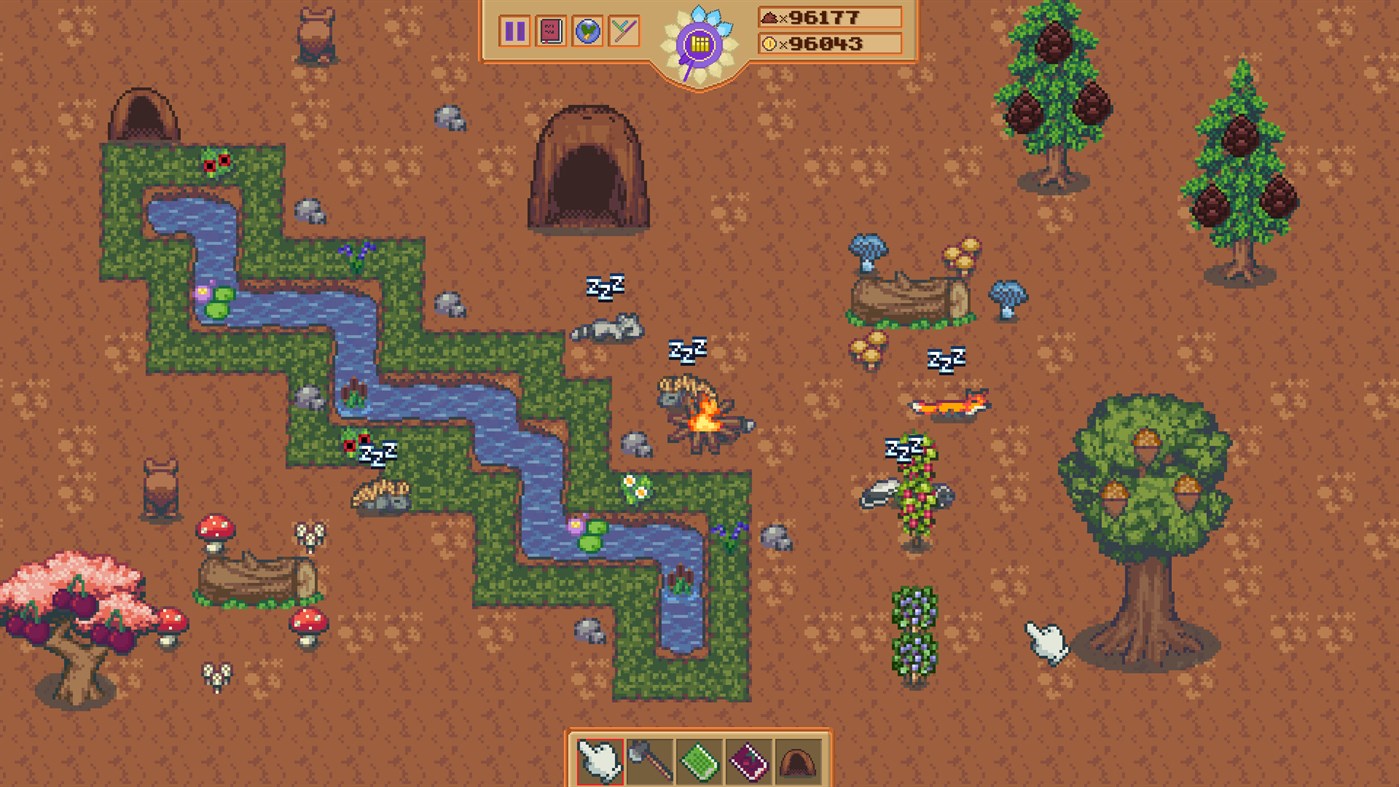Click the coin counter

pyautogui.click(x=830, y=43)
